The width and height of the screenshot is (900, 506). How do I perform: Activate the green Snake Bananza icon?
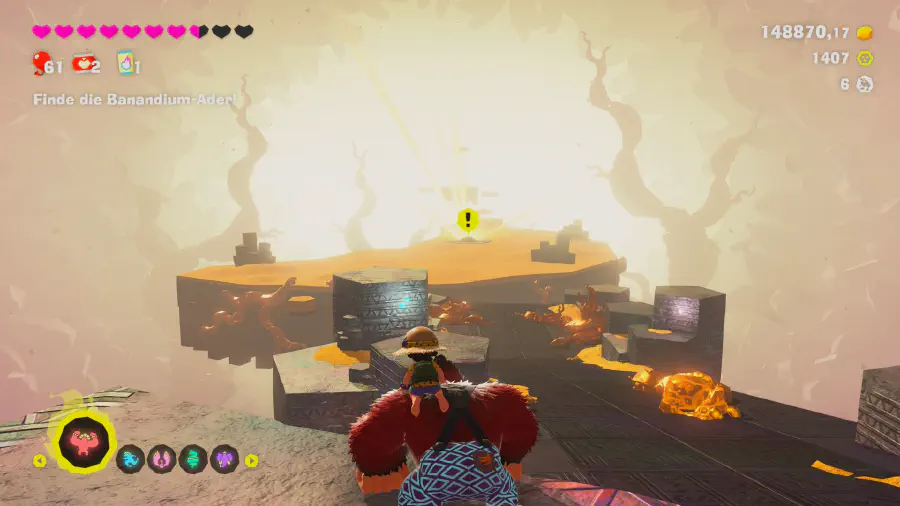(192, 459)
